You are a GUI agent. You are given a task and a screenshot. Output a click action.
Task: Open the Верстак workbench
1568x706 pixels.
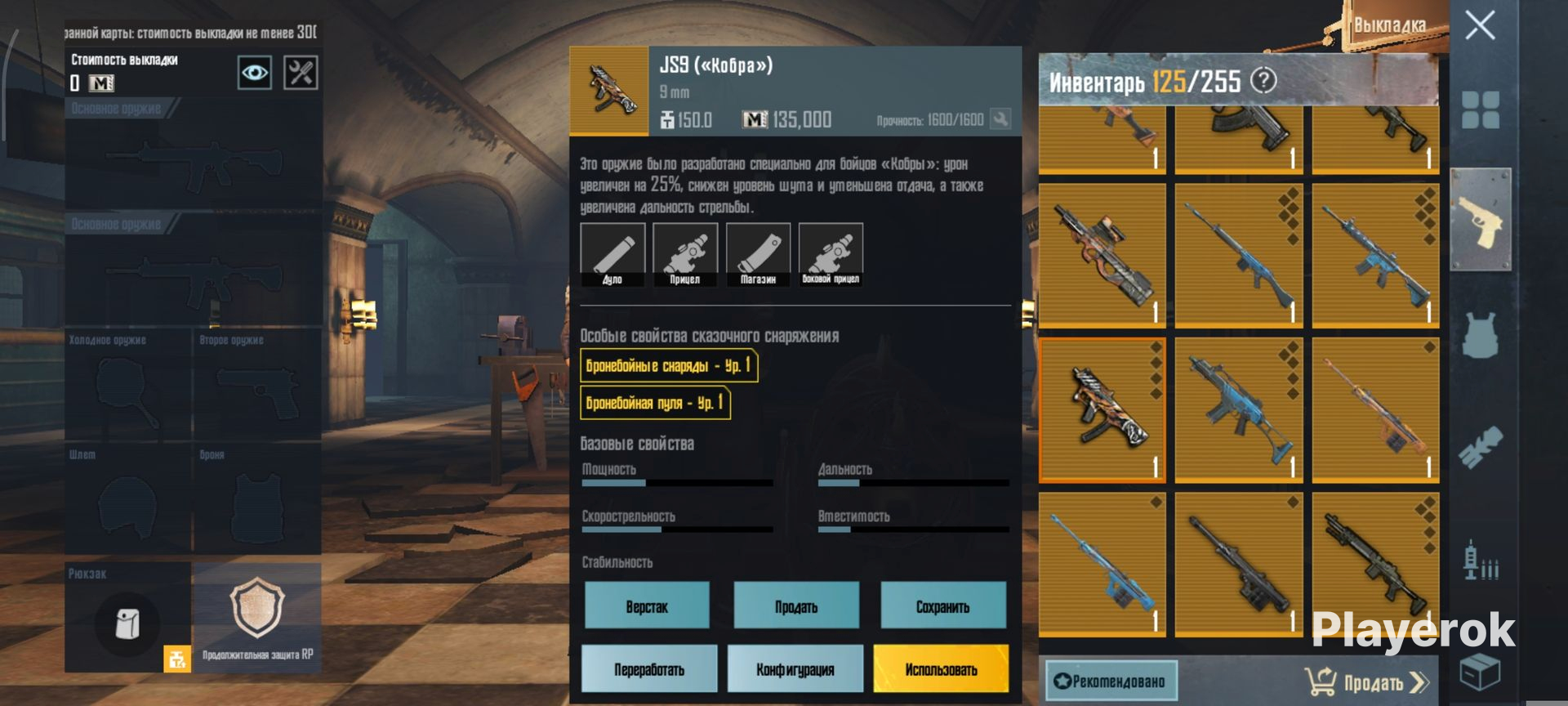point(647,606)
